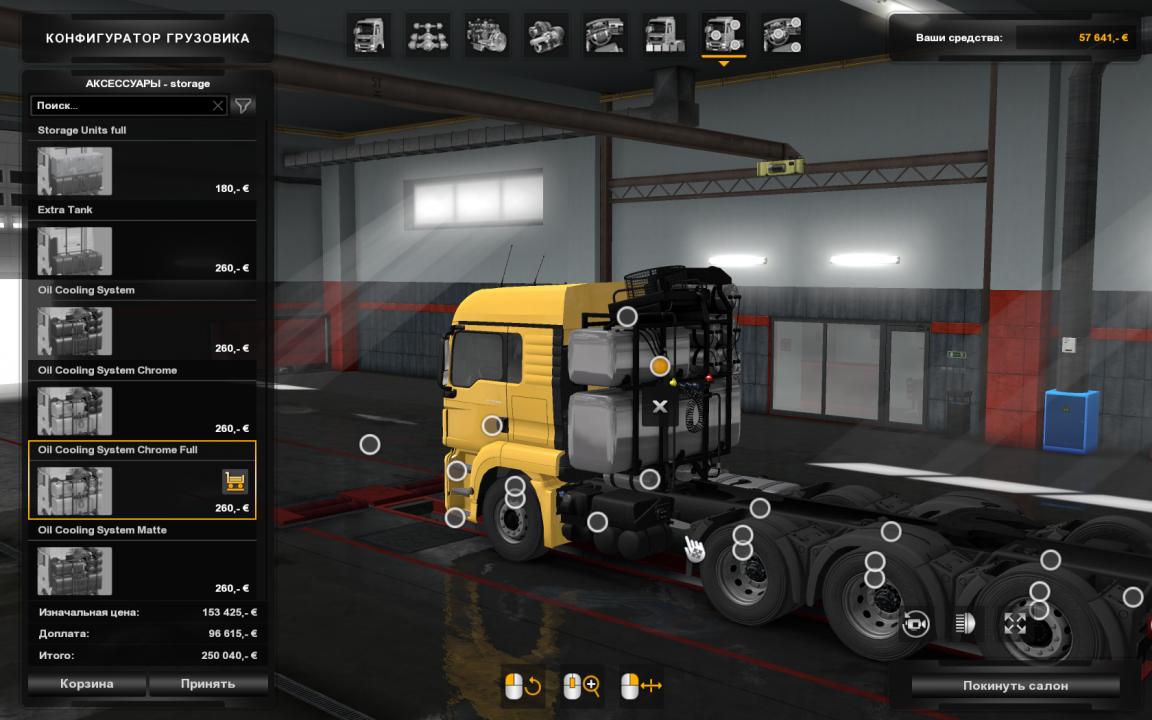This screenshot has height=720, width=1152.
Task: Click the accessory search field
Action: (x=122, y=105)
